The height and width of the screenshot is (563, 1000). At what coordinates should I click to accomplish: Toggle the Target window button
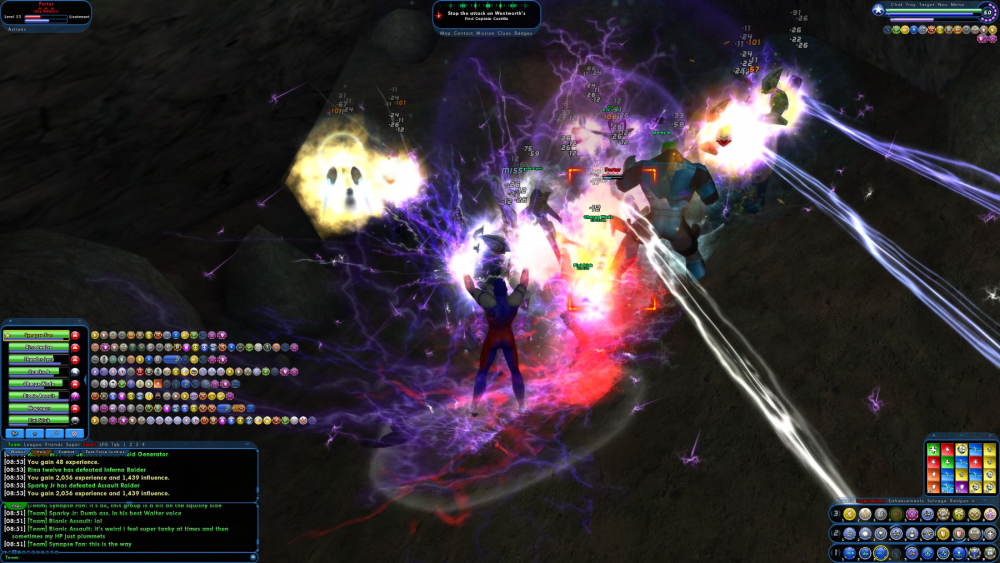coord(927,4)
